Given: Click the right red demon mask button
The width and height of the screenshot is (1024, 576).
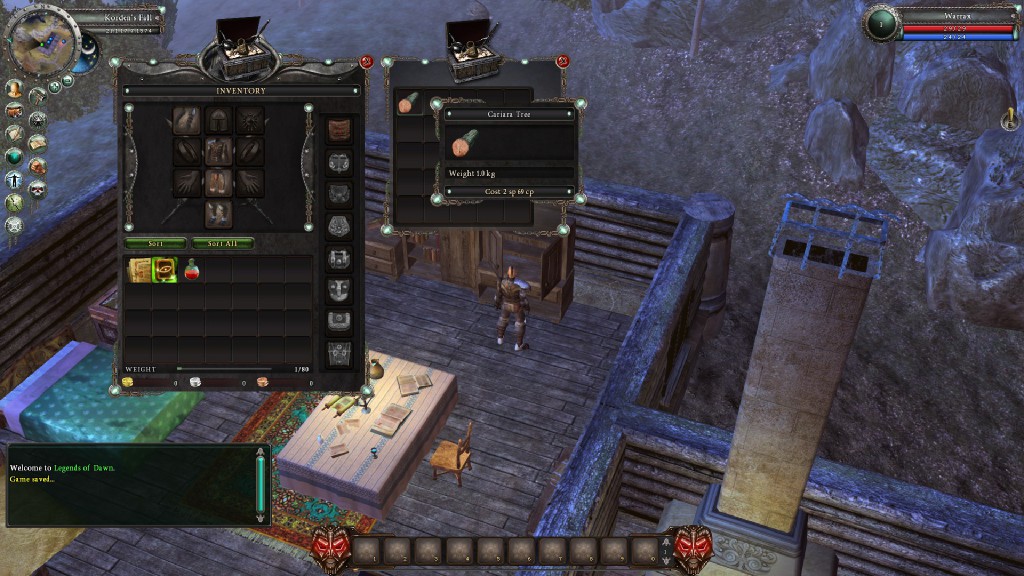Looking at the screenshot, I should (x=690, y=547).
